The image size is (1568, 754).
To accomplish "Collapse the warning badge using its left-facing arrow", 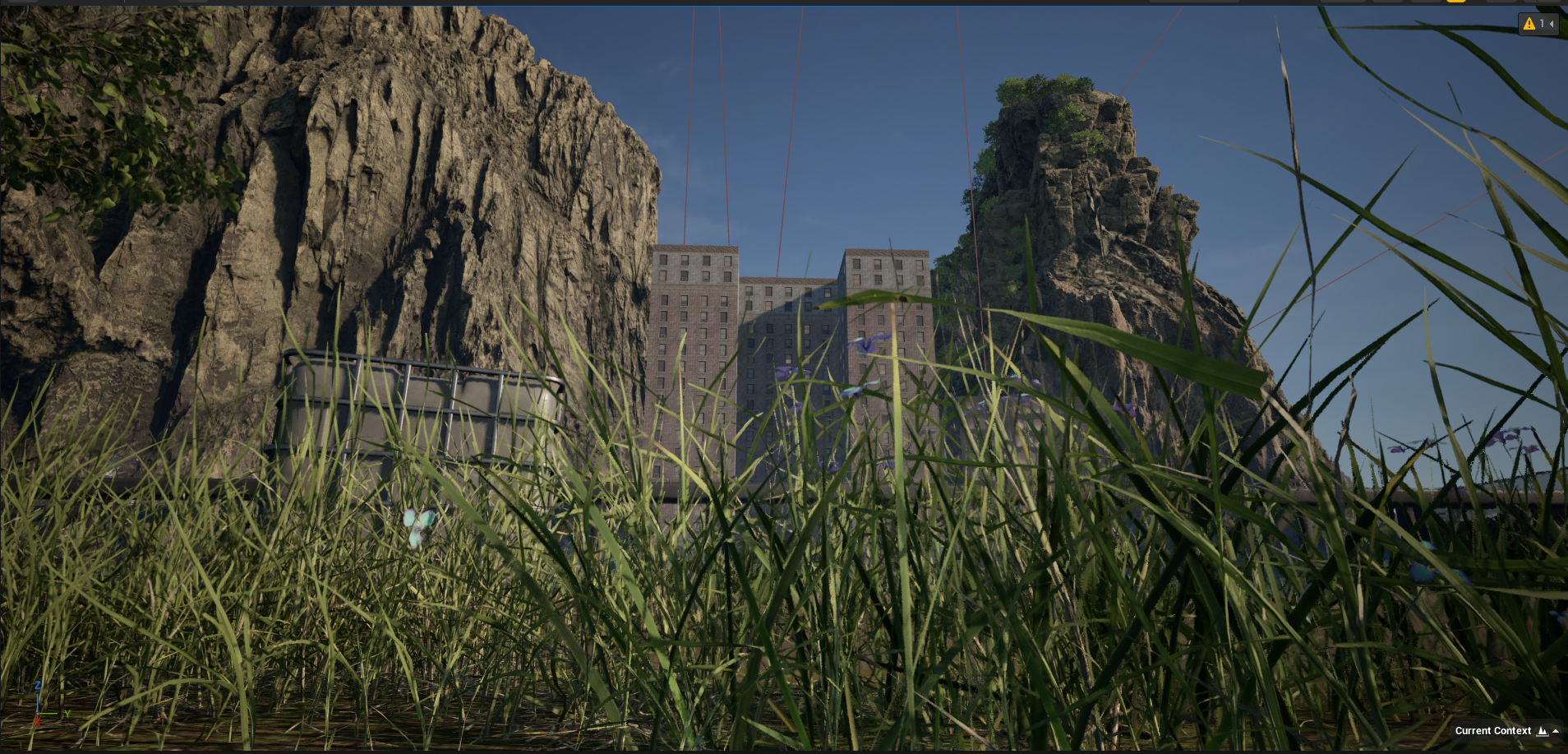I will click(x=1552, y=25).
